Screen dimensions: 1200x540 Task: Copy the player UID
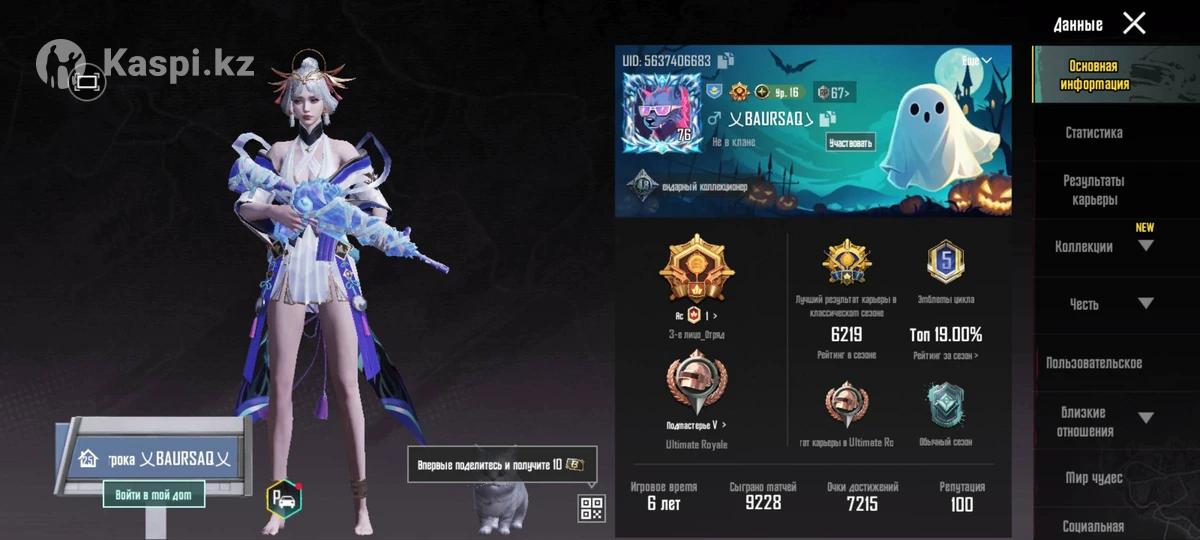(x=726, y=60)
